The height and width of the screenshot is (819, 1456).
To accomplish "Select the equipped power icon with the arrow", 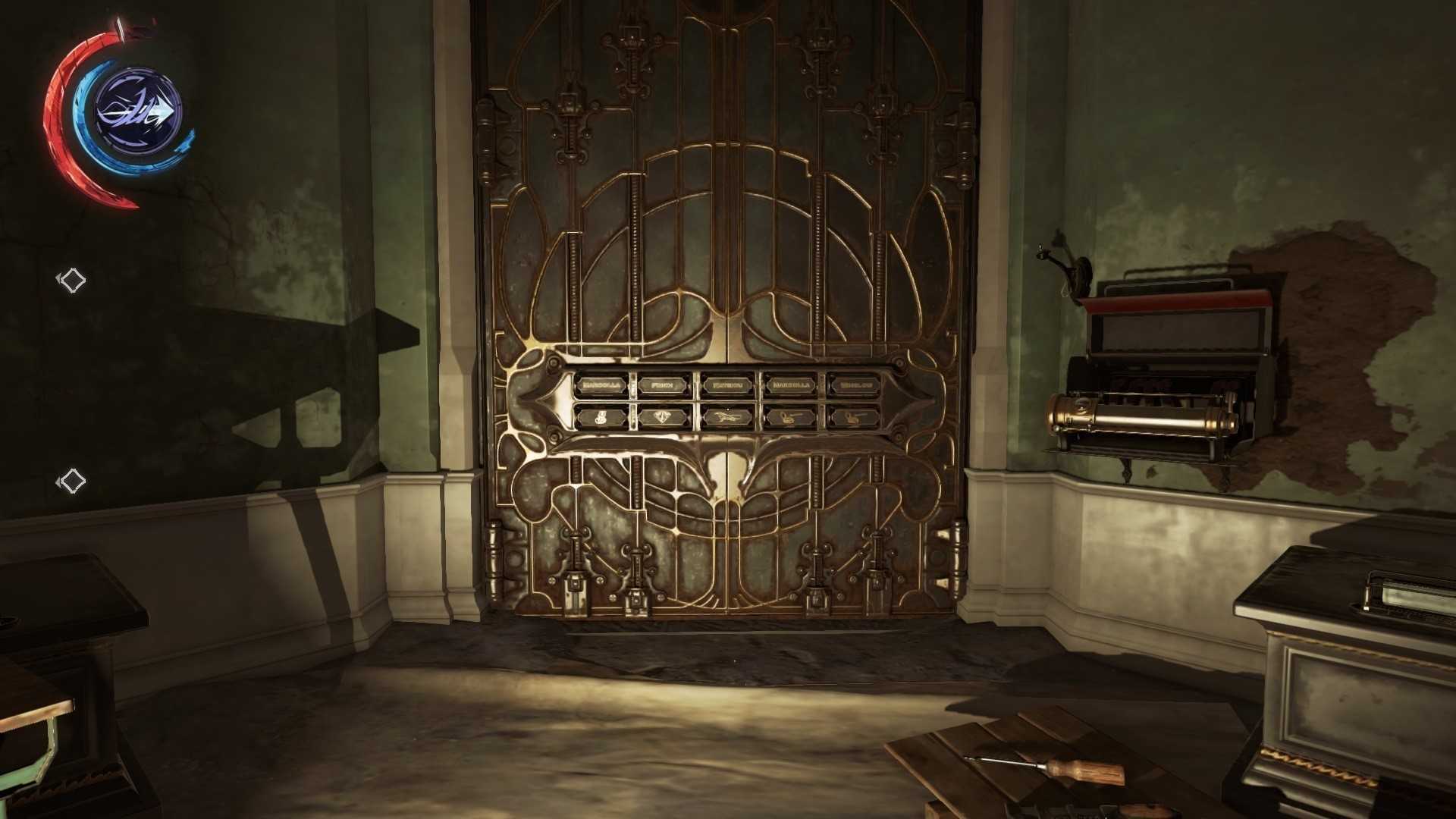I will click(139, 111).
